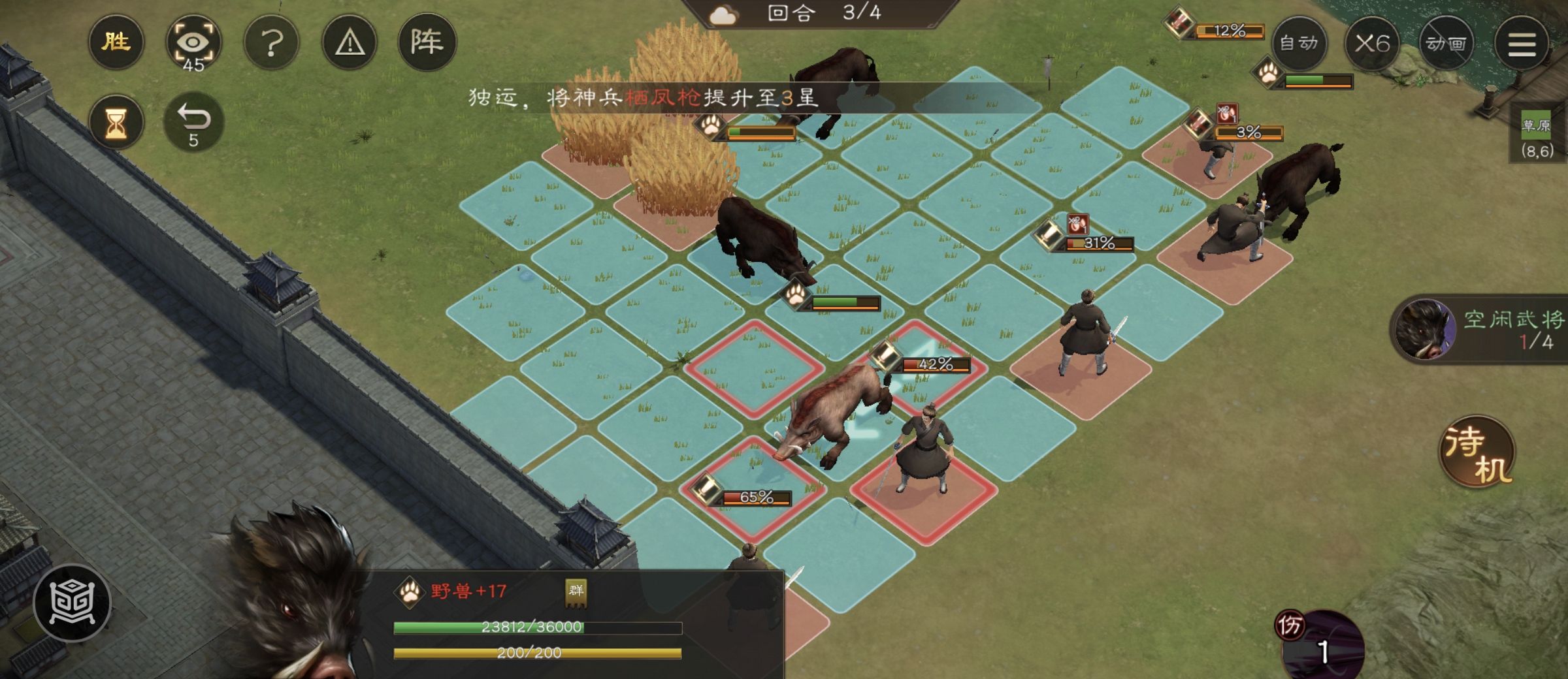Click the hourglass wait timer icon
This screenshot has height=679, width=1568.
tap(116, 121)
